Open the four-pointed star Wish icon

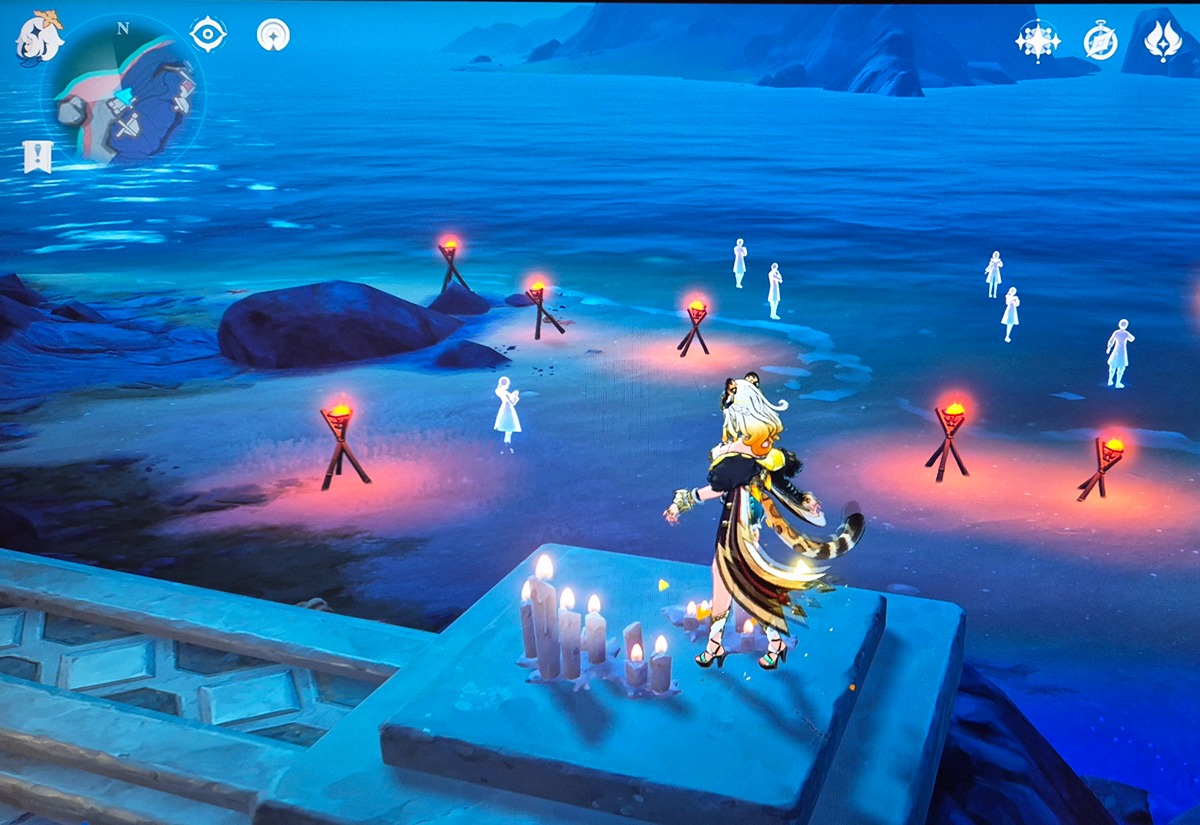[1037, 40]
